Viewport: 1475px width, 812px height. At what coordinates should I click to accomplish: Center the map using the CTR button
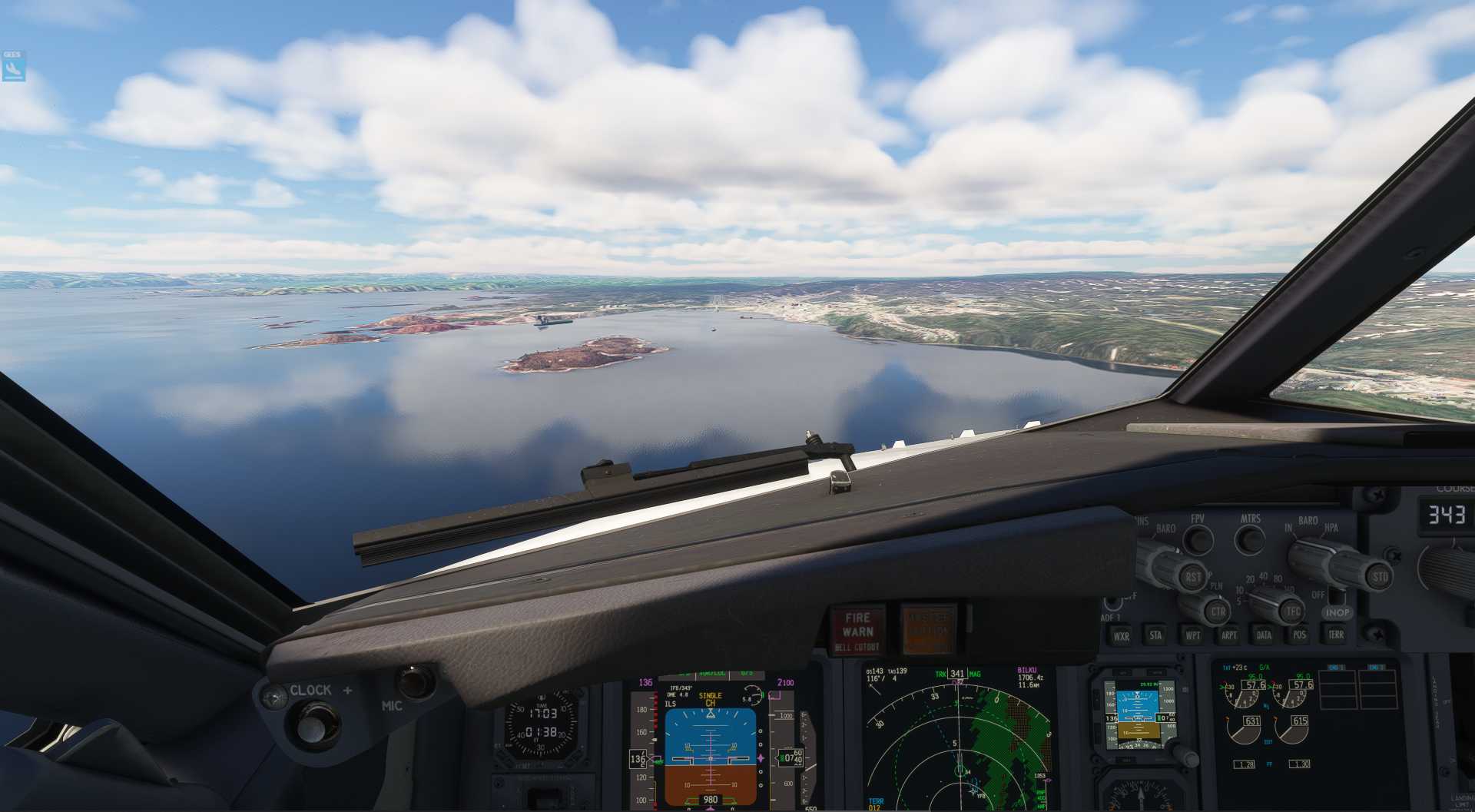coord(1218,612)
